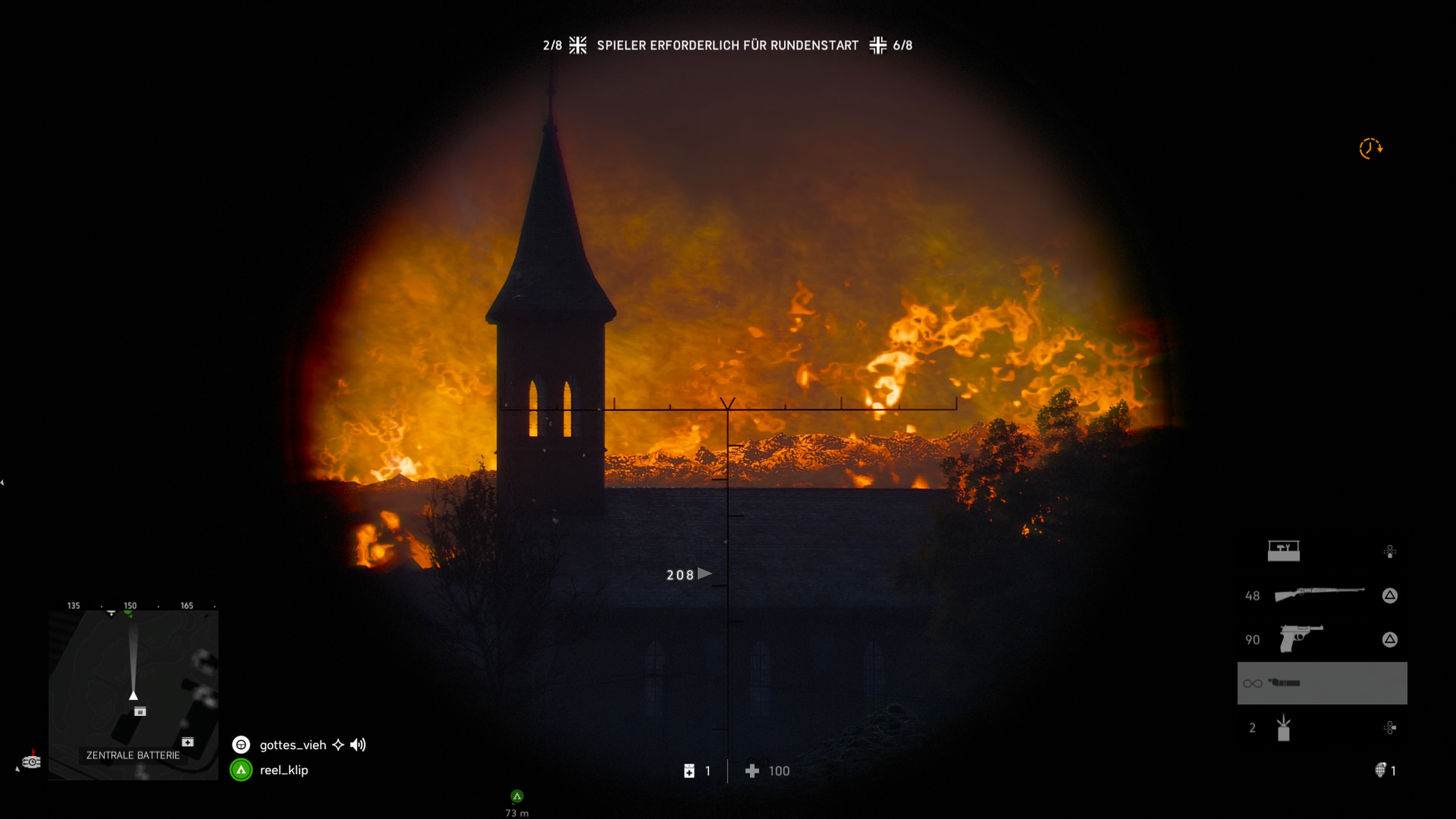Click the orange clock timer icon
Viewport: 1456px width, 819px height.
[1370, 149]
